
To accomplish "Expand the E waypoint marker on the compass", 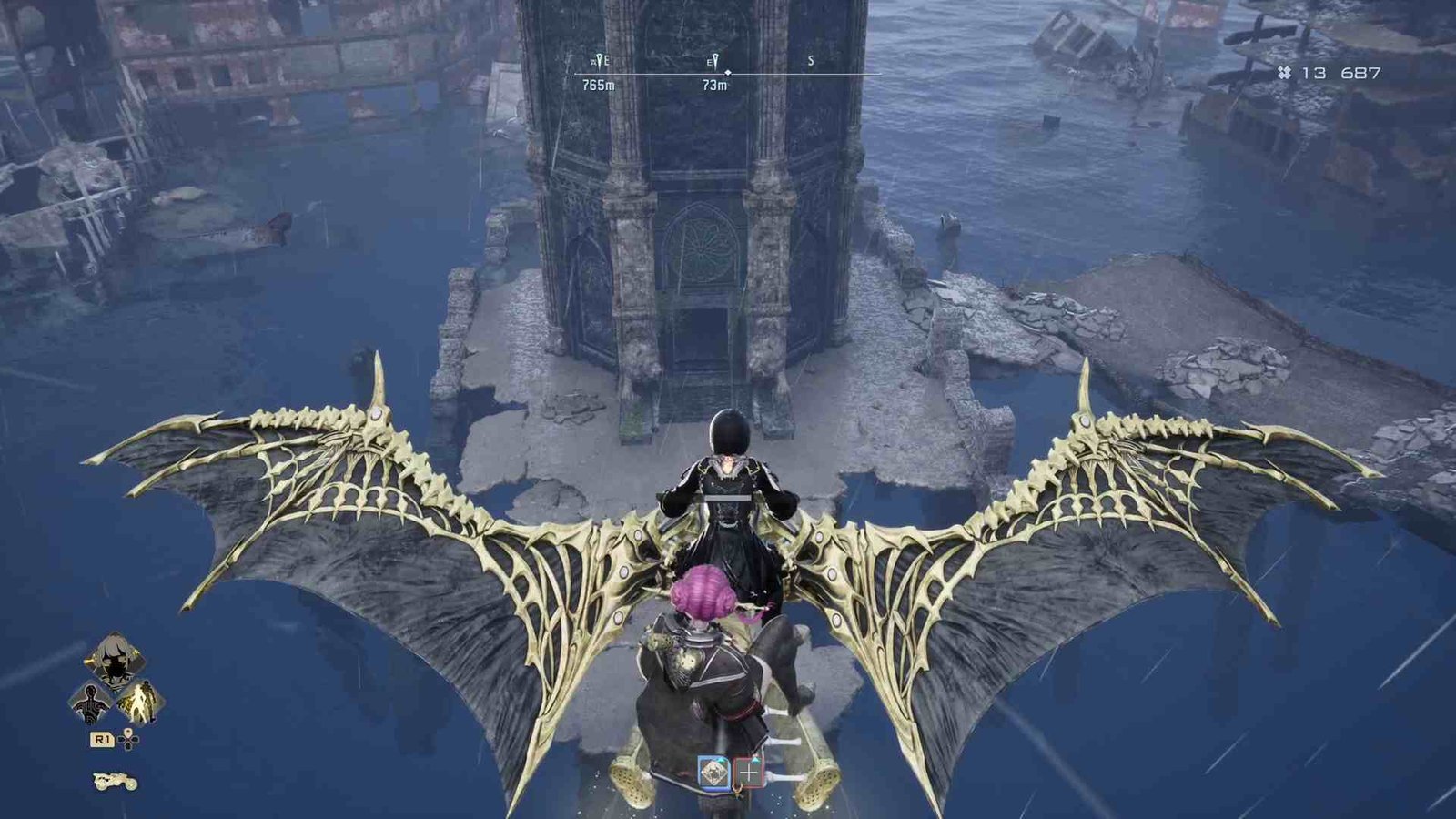I will click(715, 59).
